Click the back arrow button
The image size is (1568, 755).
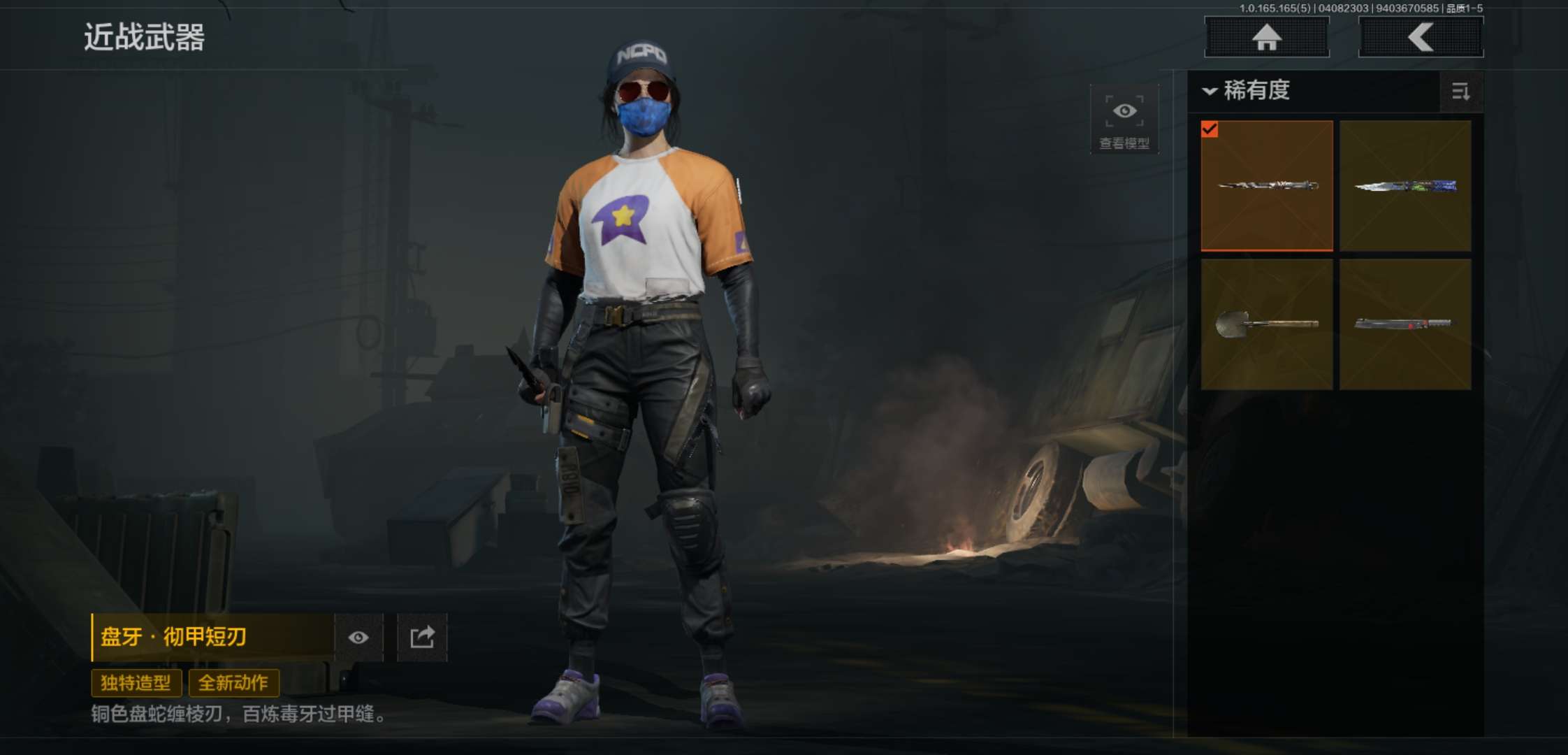1421,37
